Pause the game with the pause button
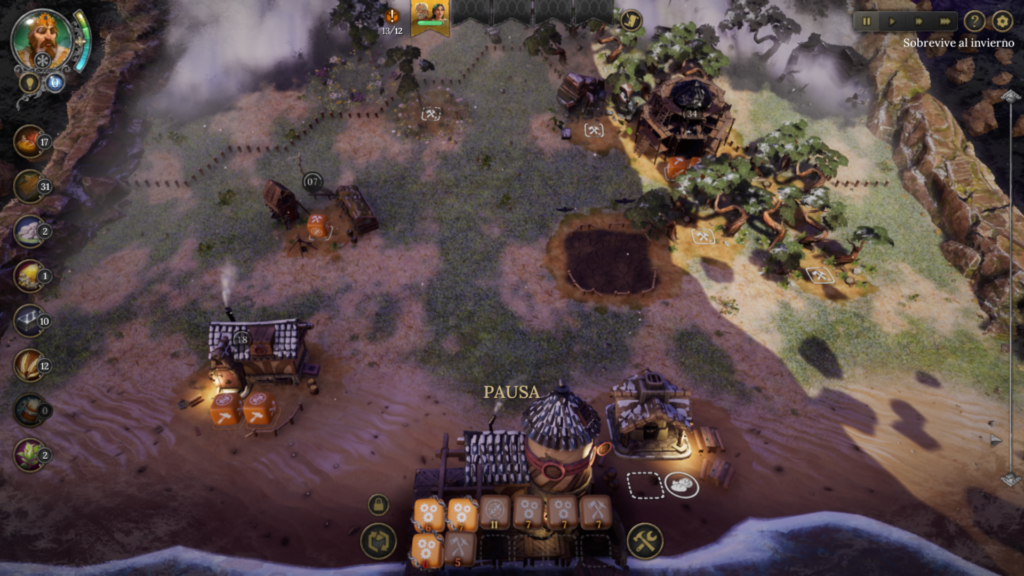 866,21
